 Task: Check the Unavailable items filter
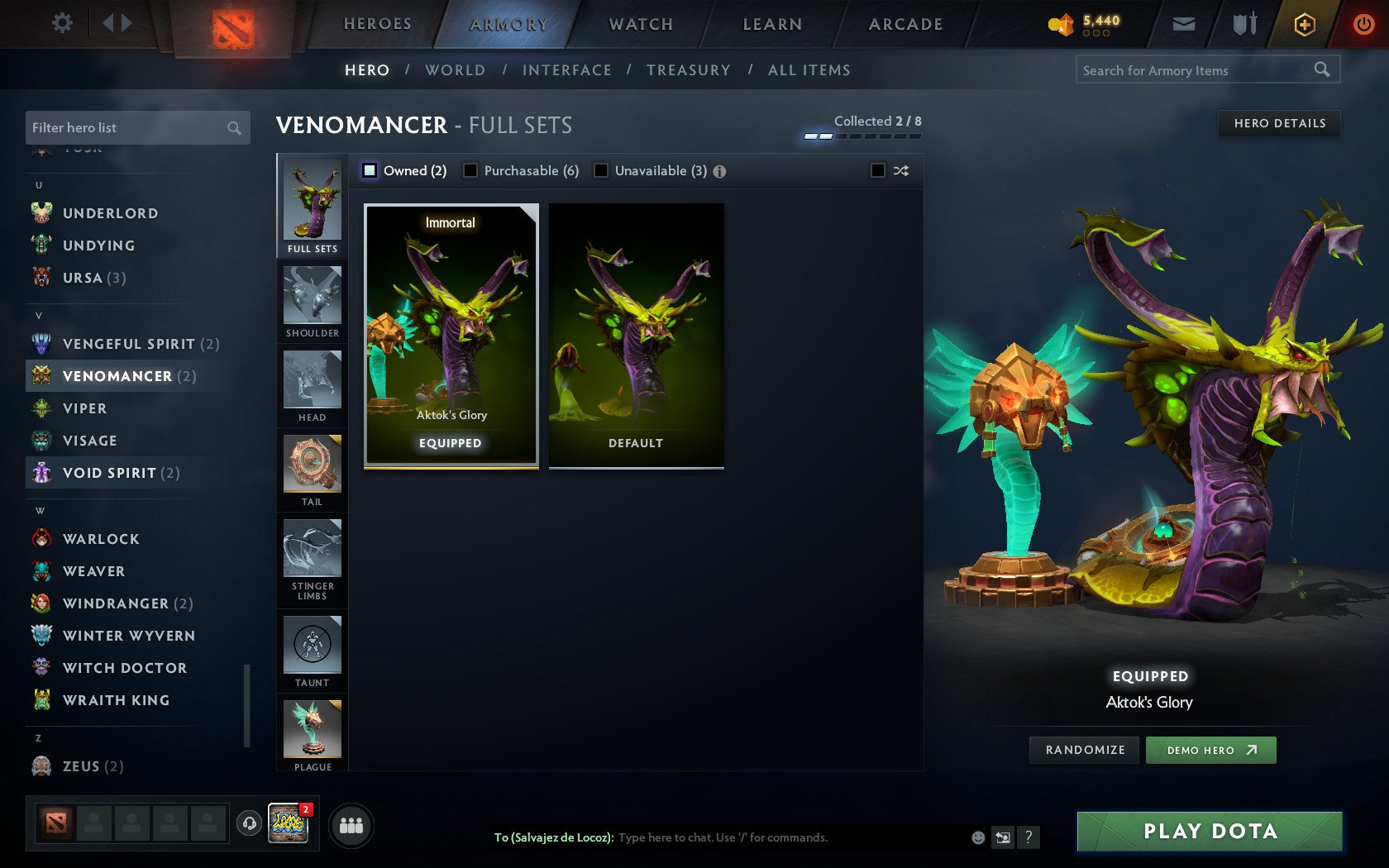[x=599, y=170]
